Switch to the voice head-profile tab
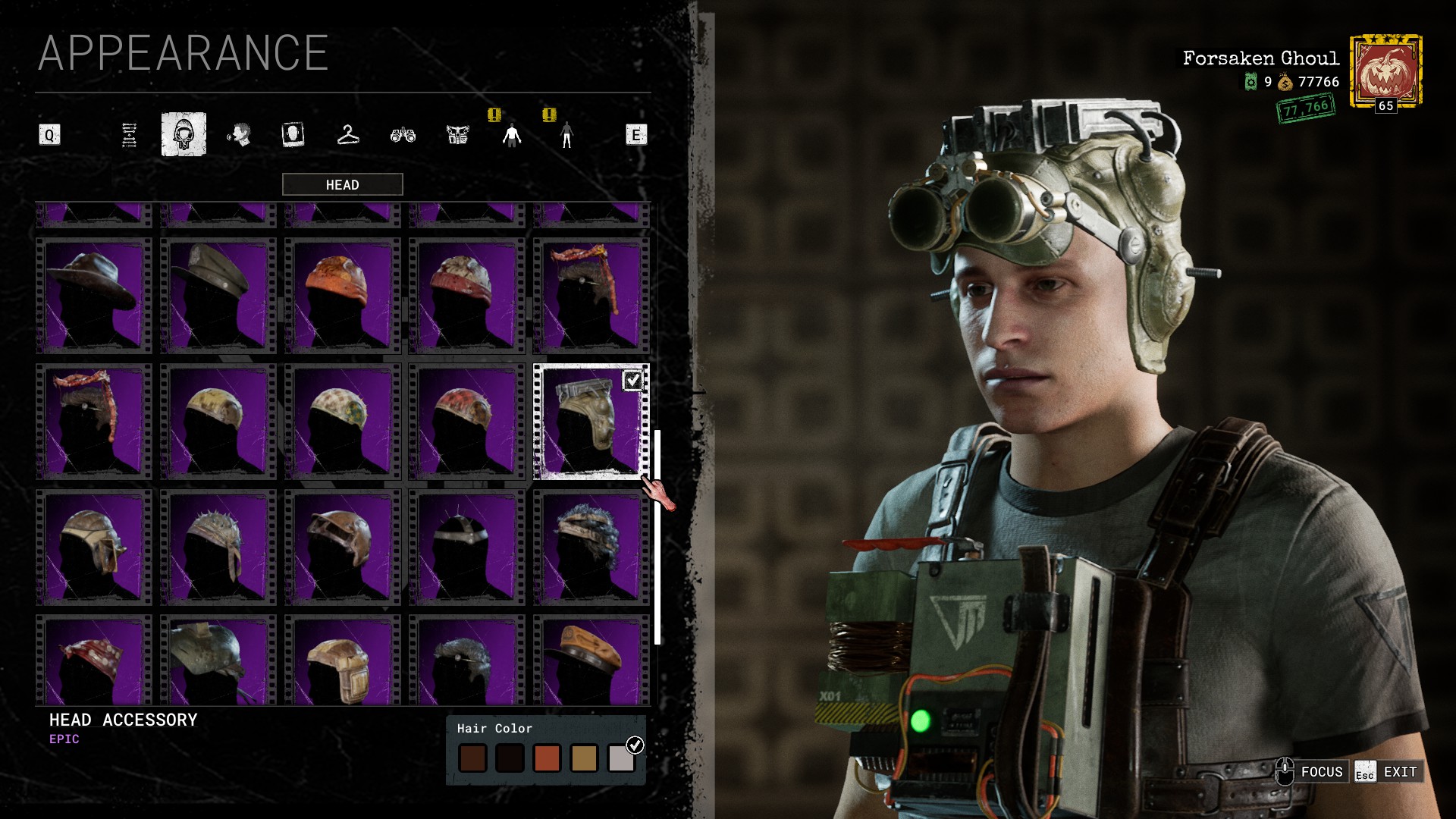 pos(239,135)
